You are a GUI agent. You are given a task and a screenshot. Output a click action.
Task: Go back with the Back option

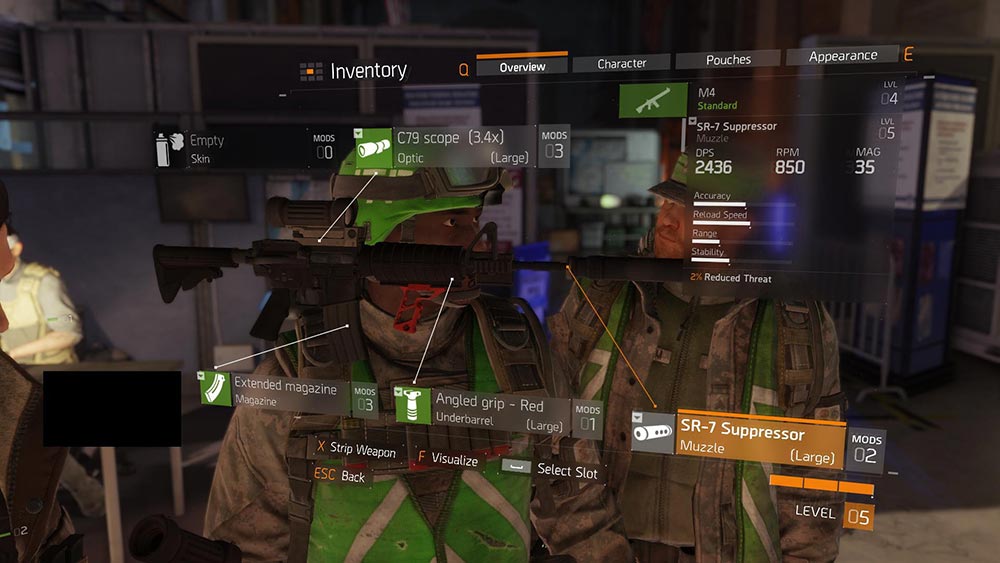click(x=341, y=477)
